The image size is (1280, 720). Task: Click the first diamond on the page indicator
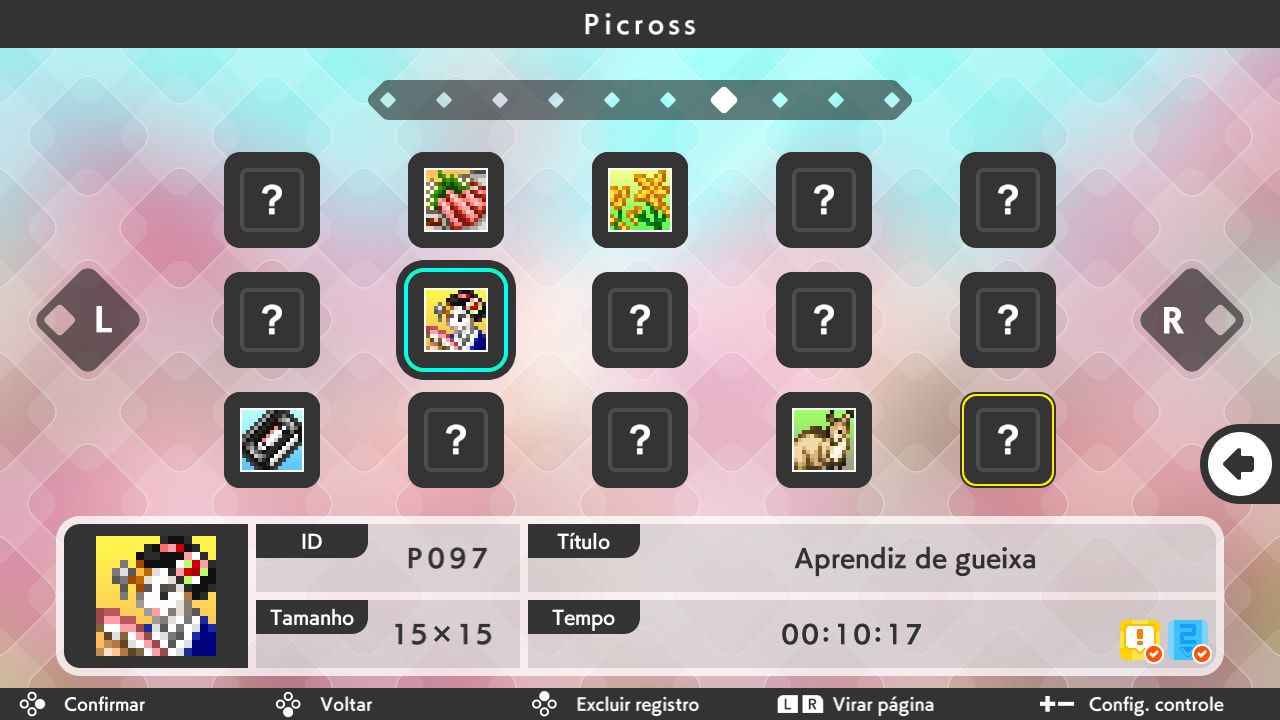click(x=389, y=99)
